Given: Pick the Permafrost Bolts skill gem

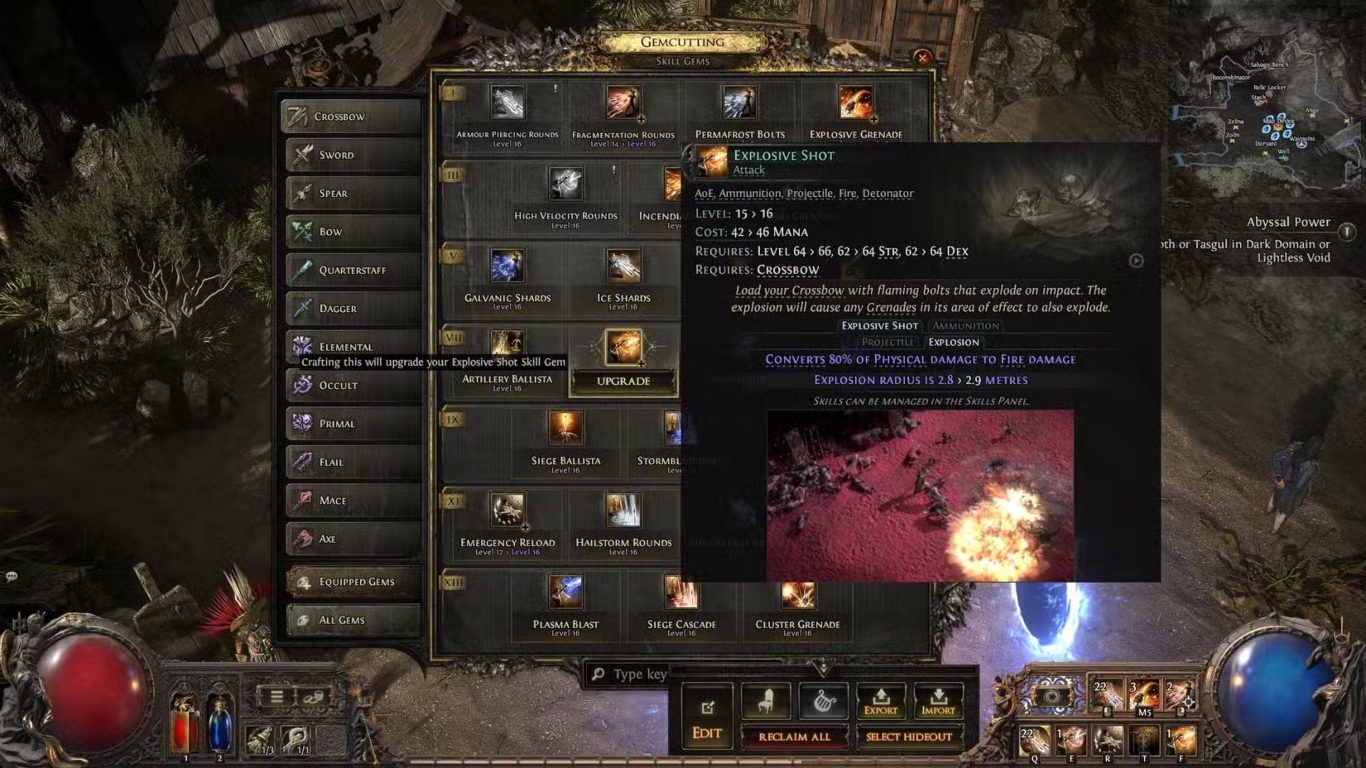Looking at the screenshot, I should 740,103.
